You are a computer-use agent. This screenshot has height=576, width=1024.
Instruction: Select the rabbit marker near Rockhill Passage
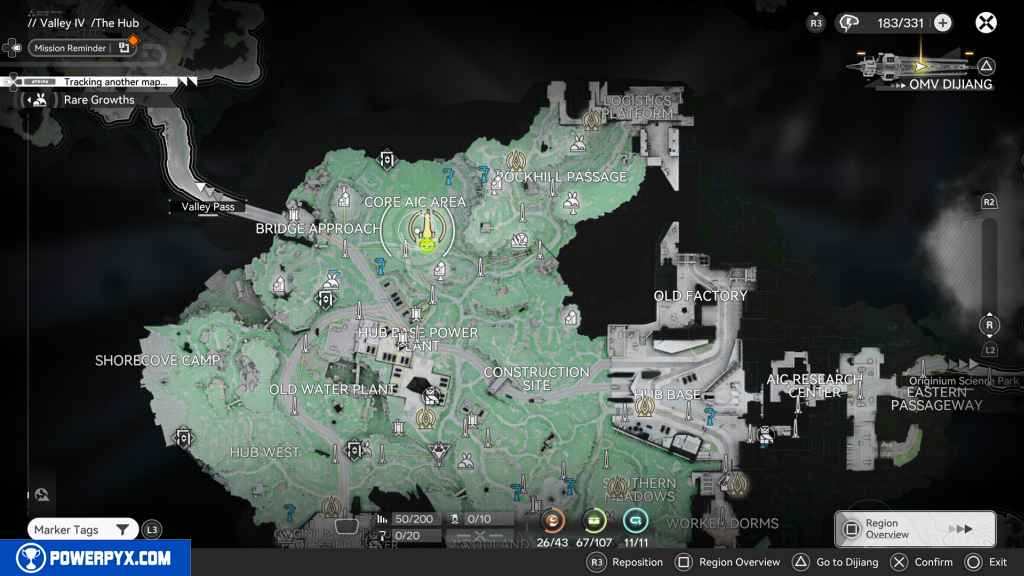571,202
